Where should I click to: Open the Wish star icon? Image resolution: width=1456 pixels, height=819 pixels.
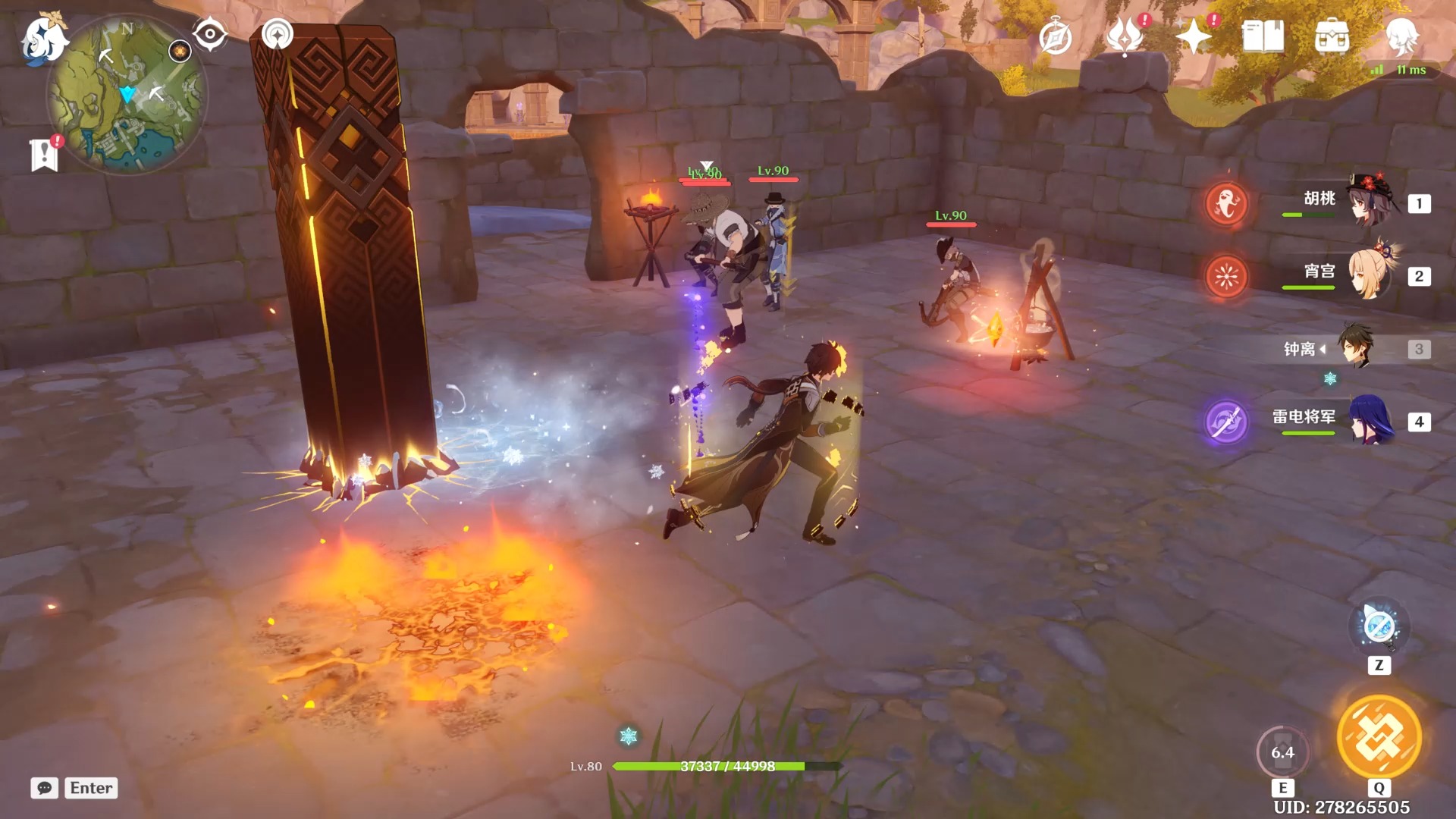[x=1193, y=36]
